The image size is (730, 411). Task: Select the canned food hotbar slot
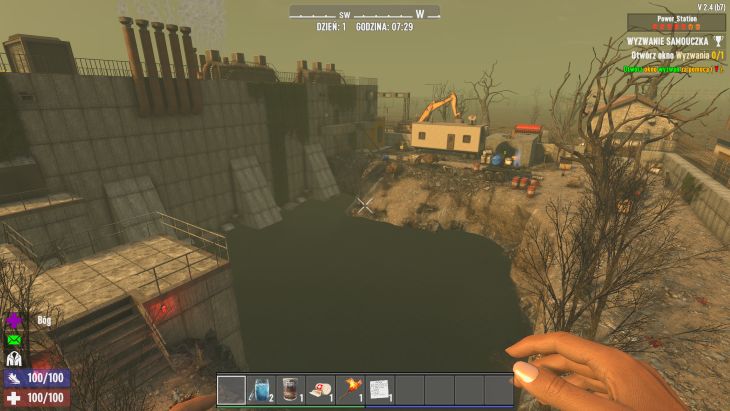[291, 389]
